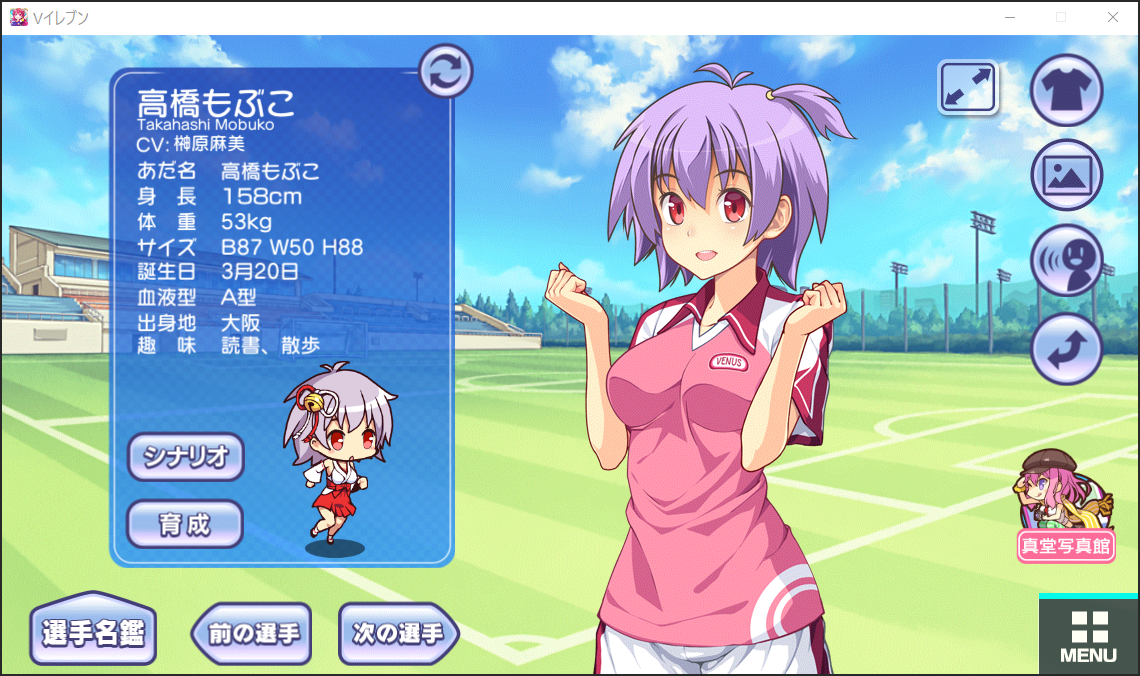1140x676 pixels.
Task: Open the シナリオ scenario button
Action: [186, 457]
